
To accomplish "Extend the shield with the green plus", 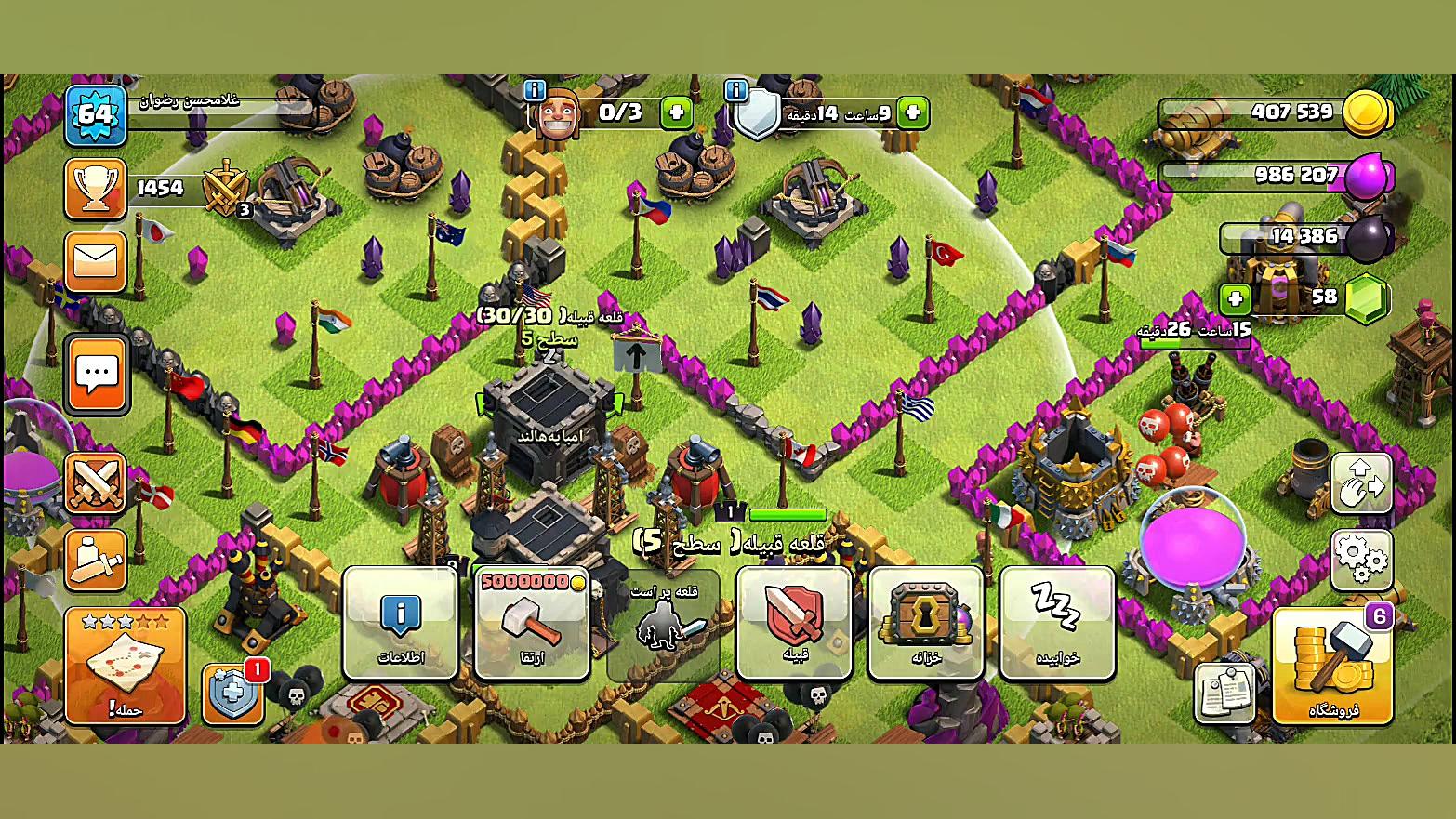I will tap(912, 112).
